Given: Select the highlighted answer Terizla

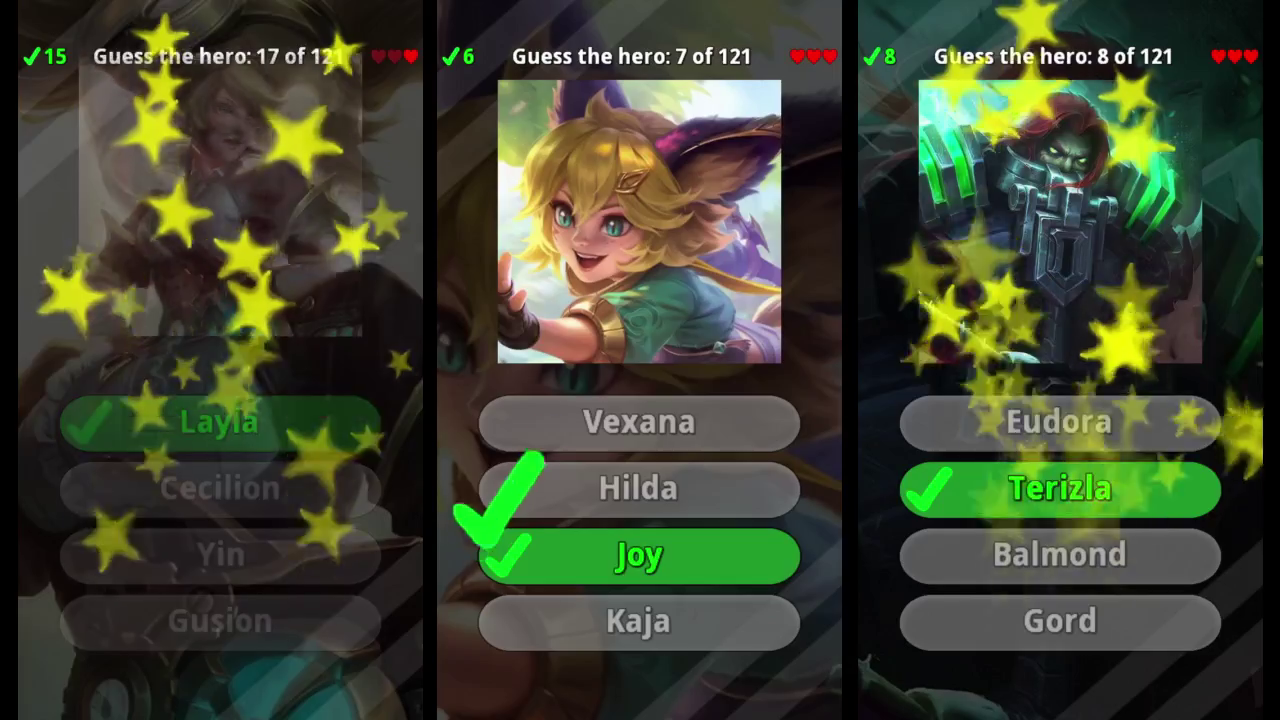Looking at the screenshot, I should 1060,489.
